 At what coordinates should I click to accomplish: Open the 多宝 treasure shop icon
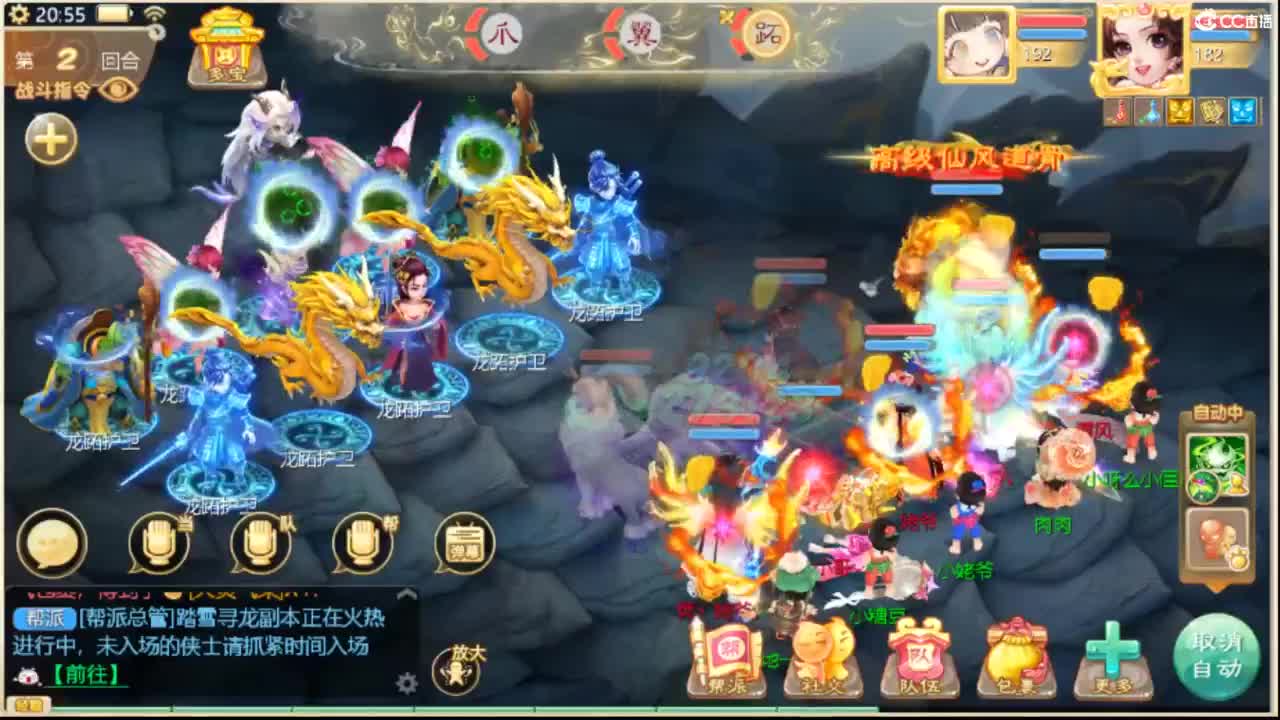[225, 50]
